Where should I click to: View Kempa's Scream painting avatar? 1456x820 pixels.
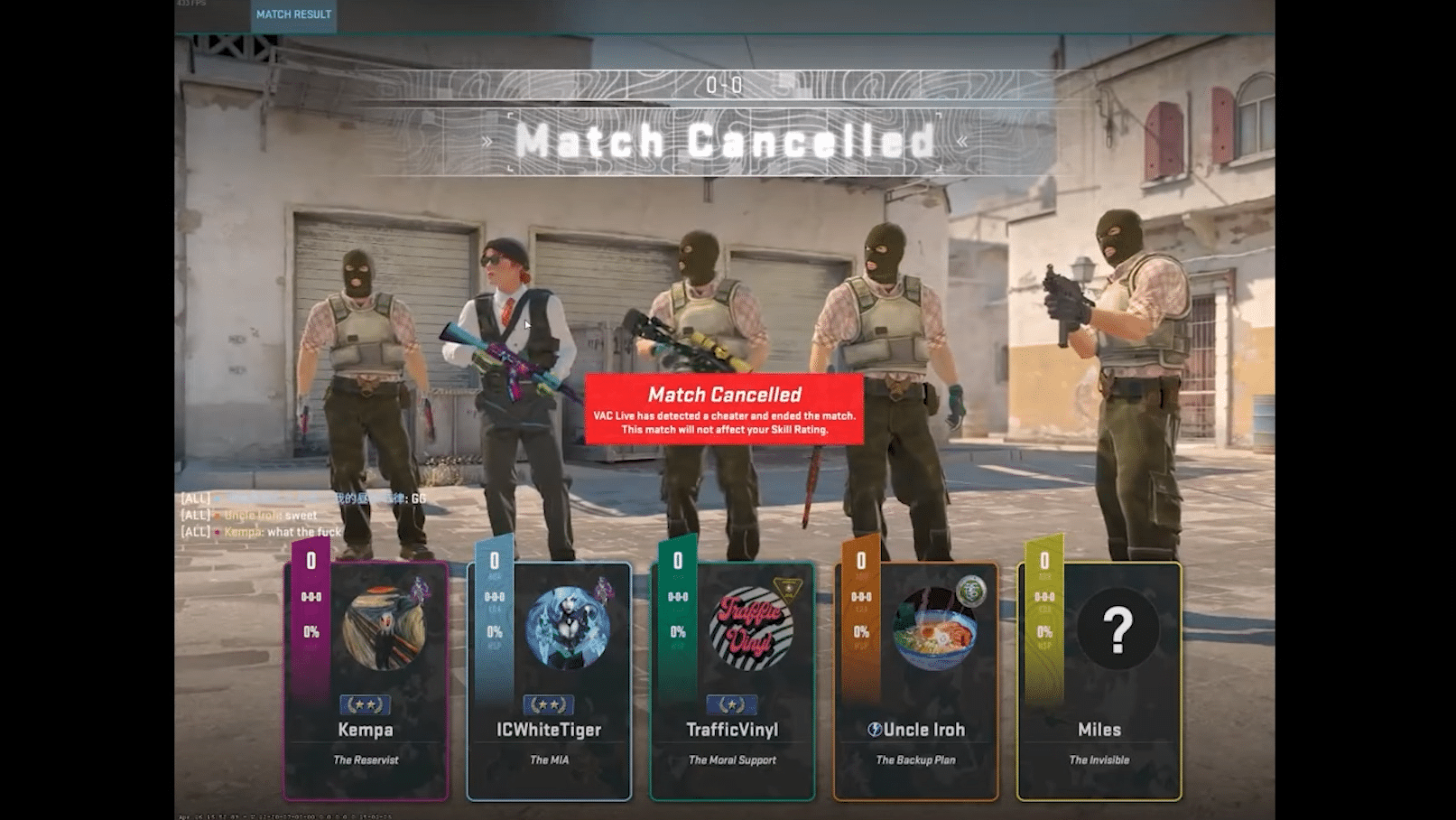pos(385,629)
